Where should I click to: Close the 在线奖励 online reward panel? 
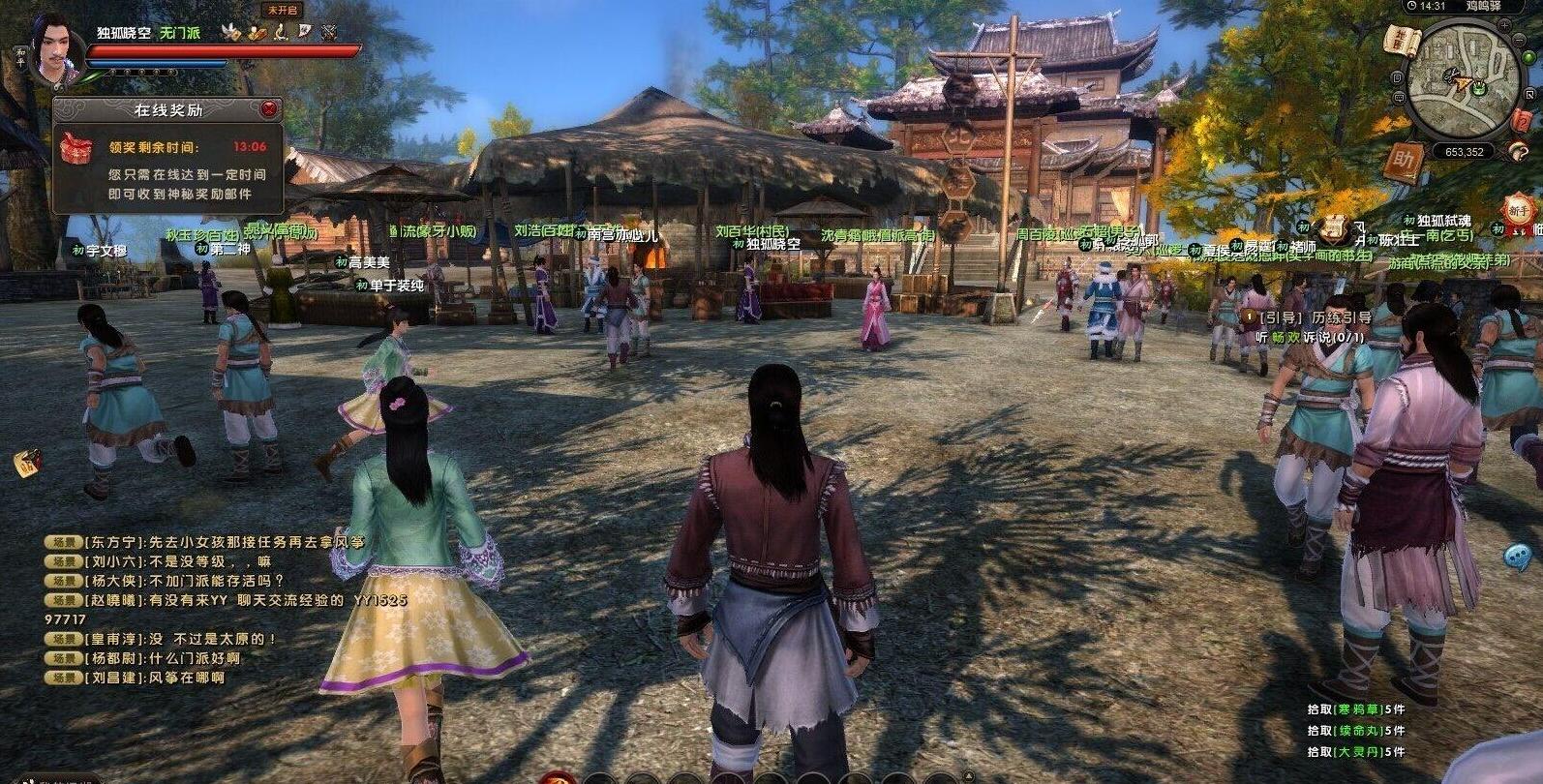click(270, 109)
